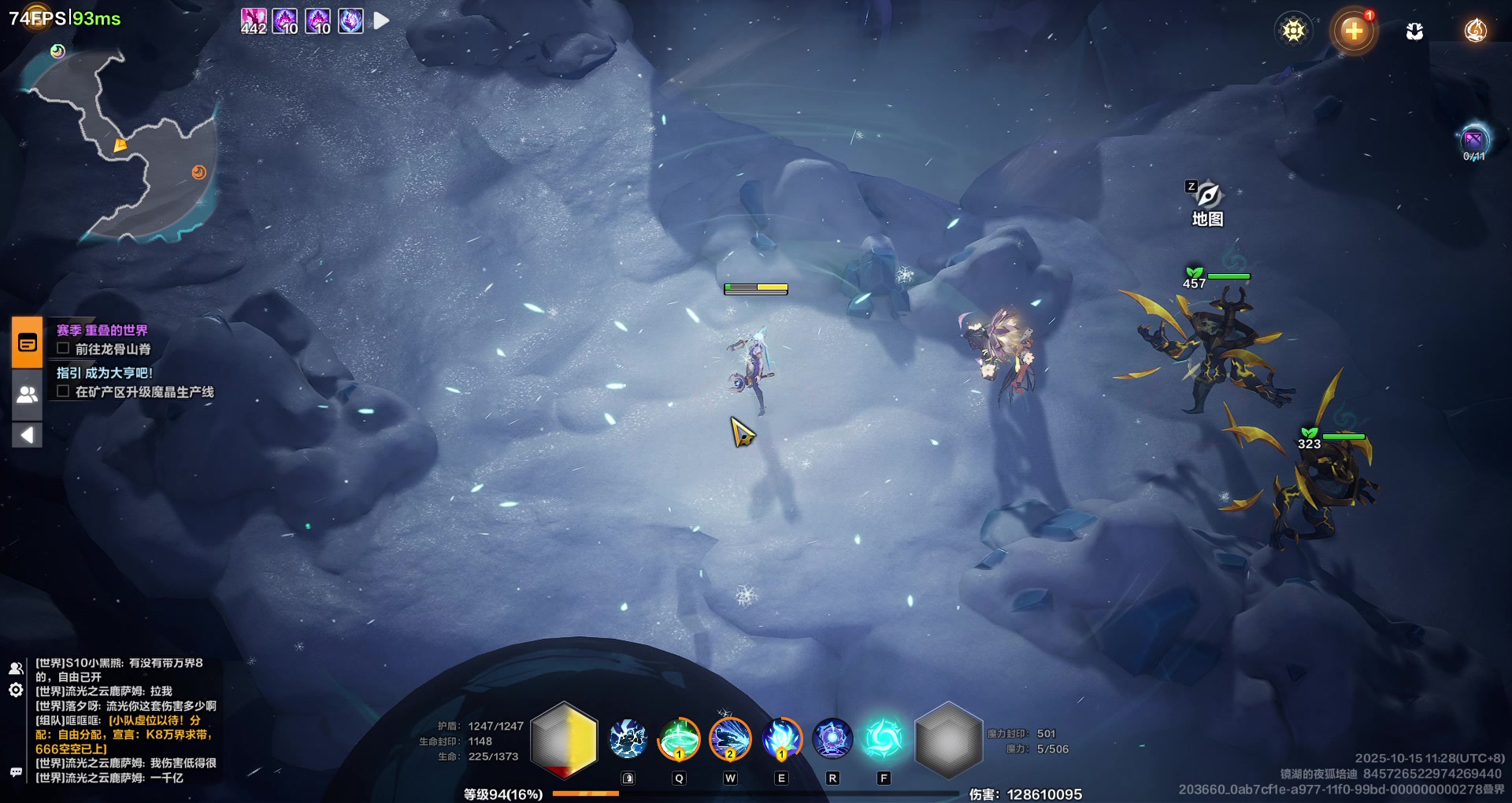Activate the blue flame E skill
1512x803 pixels.
pyautogui.click(x=781, y=740)
